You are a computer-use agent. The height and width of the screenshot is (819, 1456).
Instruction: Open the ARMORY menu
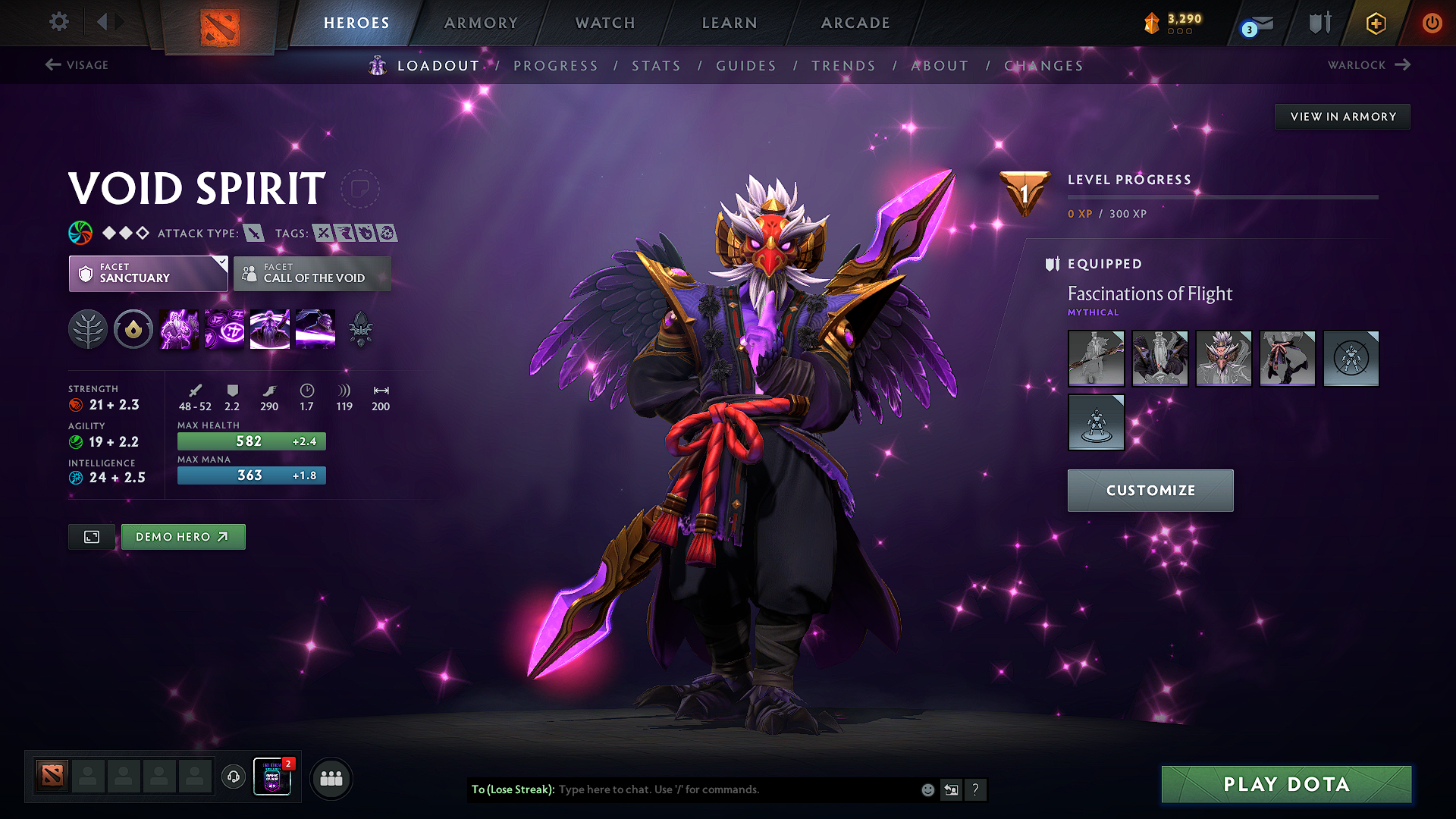pyautogui.click(x=482, y=23)
